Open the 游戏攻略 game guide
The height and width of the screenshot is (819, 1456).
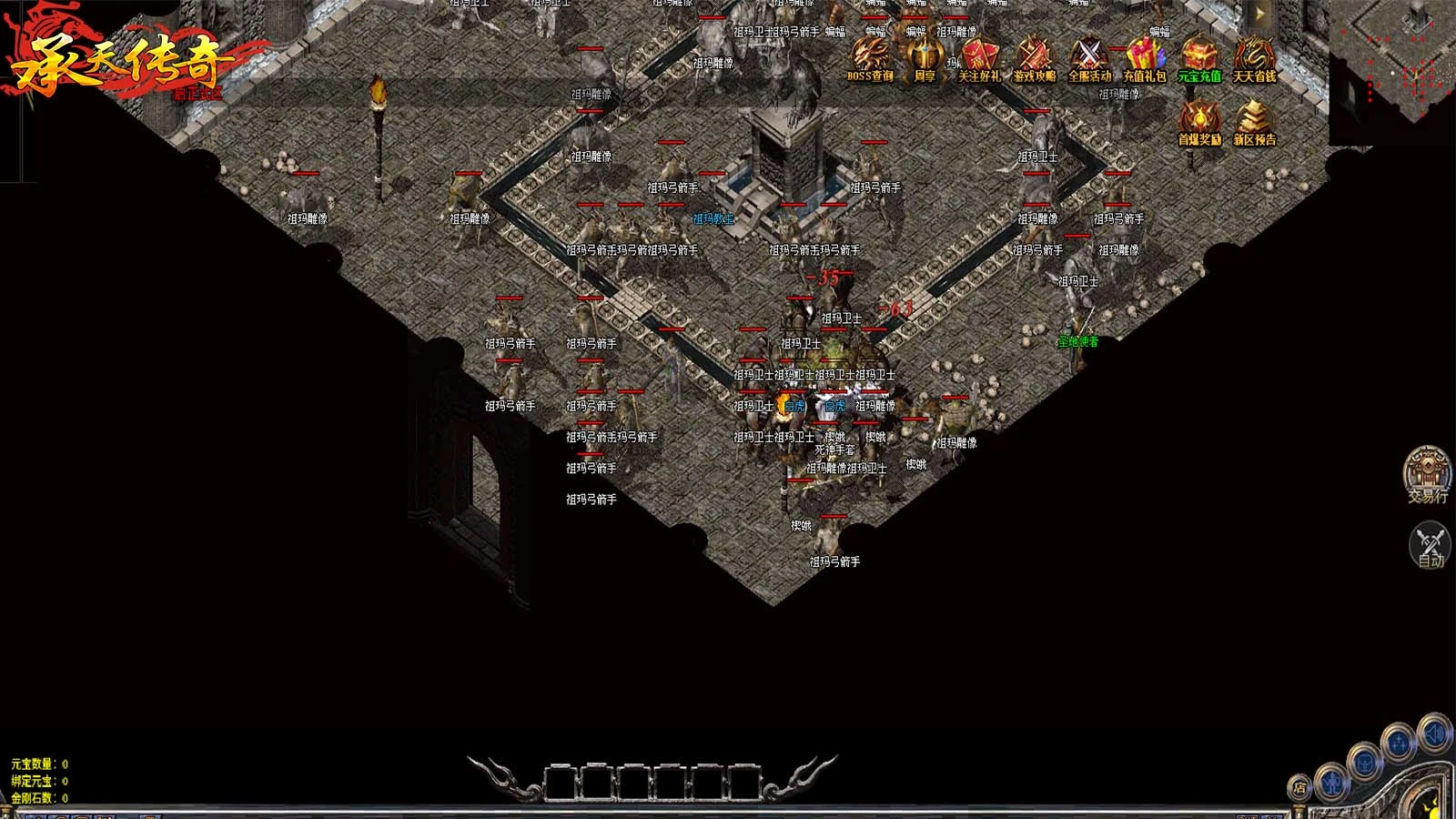(x=1035, y=59)
